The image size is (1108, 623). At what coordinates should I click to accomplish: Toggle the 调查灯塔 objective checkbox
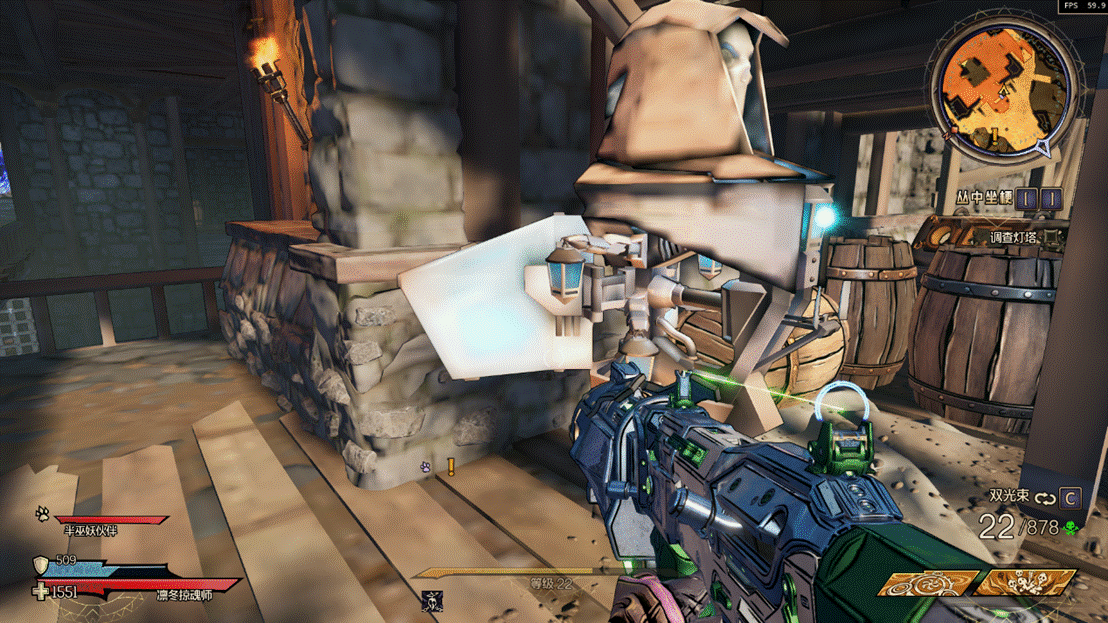click(x=1049, y=237)
